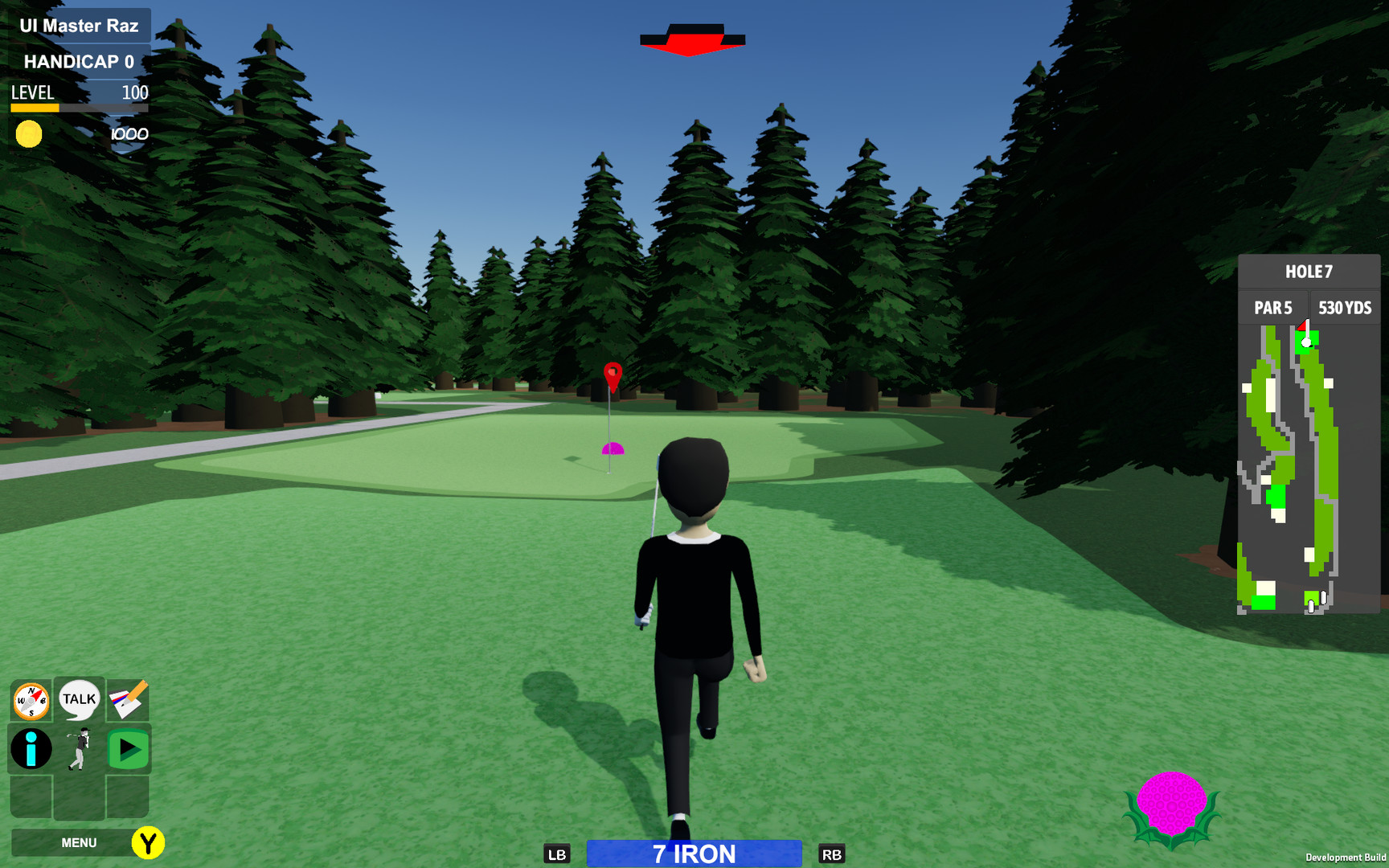Click the blue info icon
The width and height of the screenshot is (1389, 868).
pos(30,749)
